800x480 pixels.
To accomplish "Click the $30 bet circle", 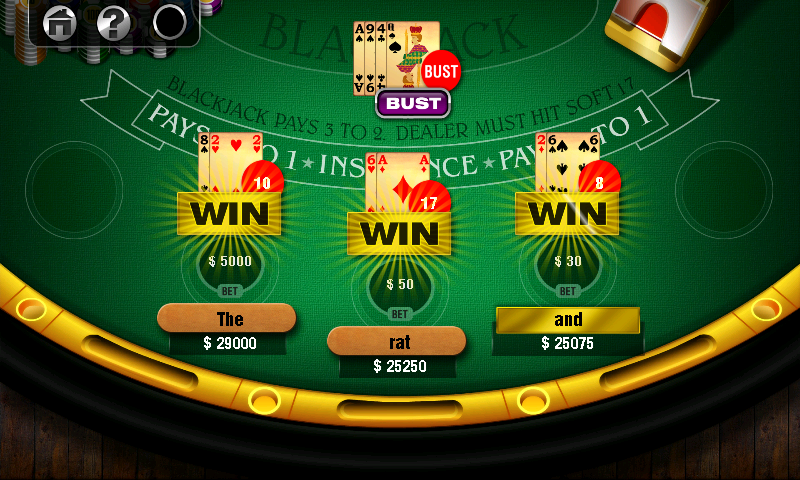I will (569, 267).
